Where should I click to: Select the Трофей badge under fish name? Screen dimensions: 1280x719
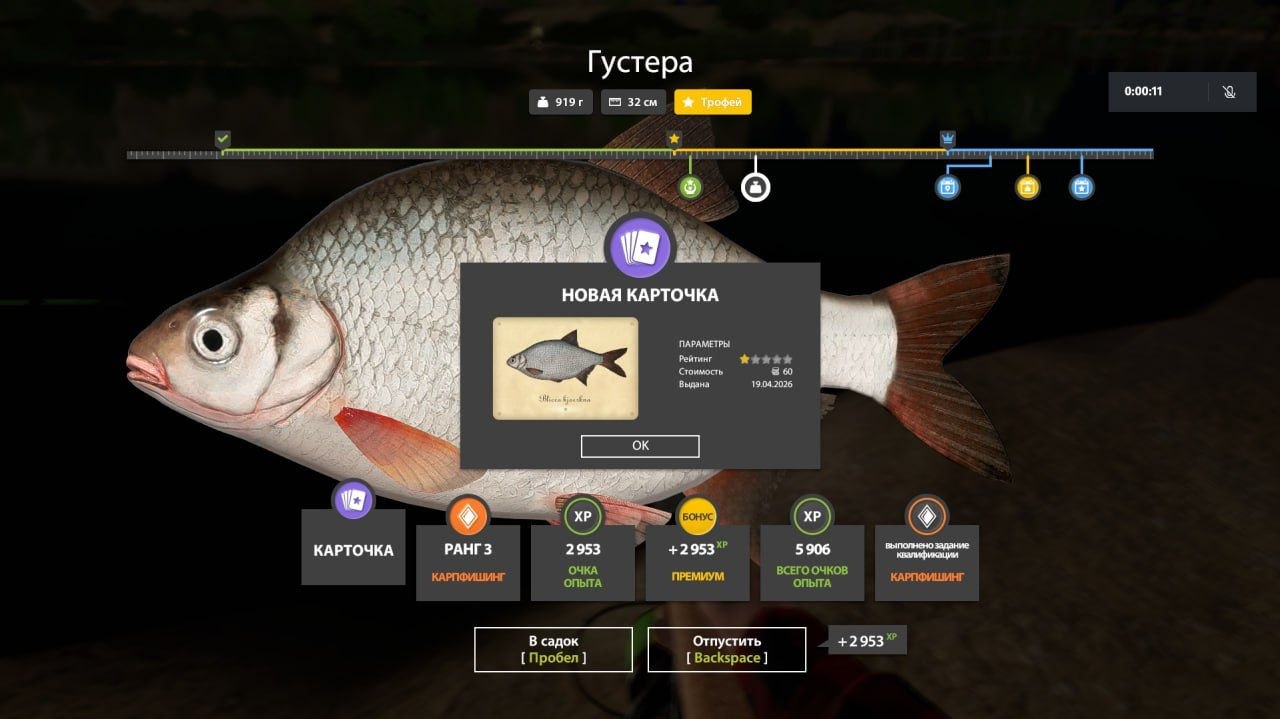tap(713, 102)
